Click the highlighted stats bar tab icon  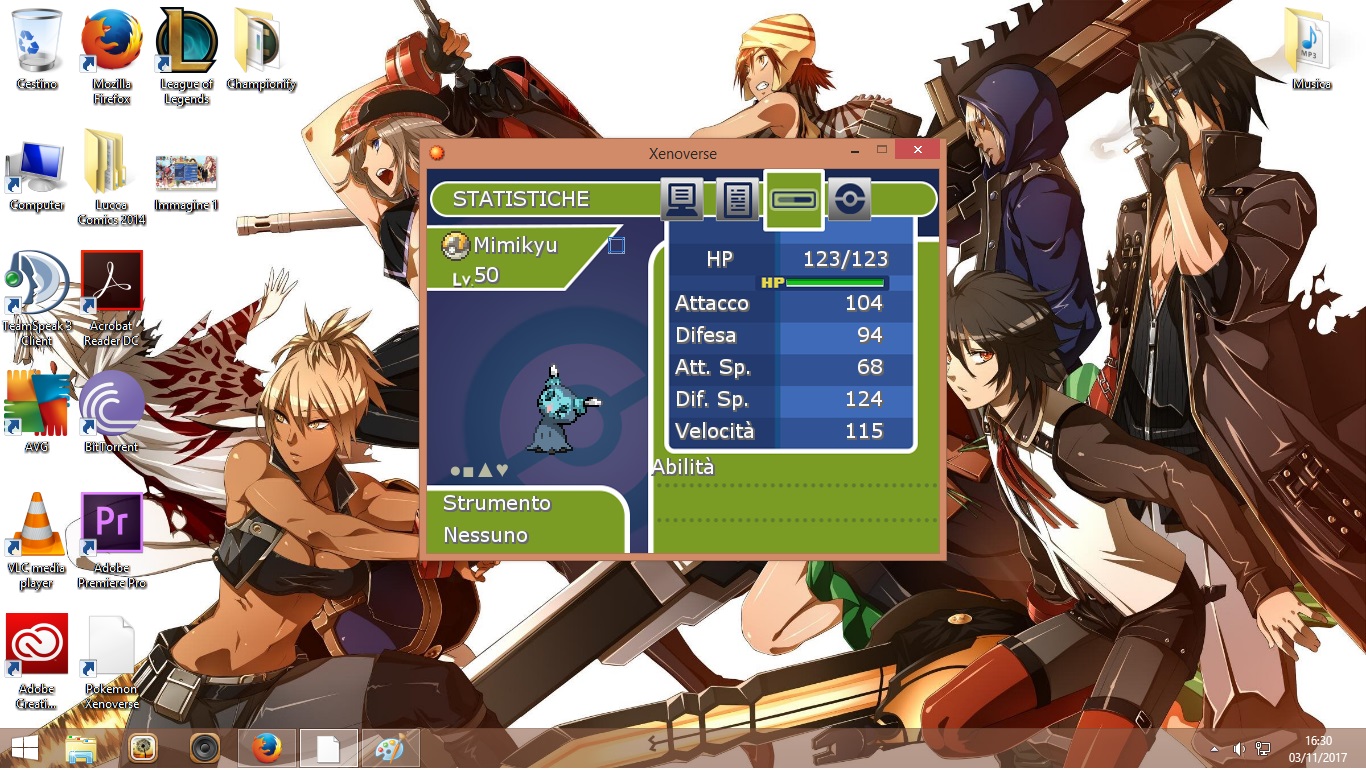tap(793, 199)
